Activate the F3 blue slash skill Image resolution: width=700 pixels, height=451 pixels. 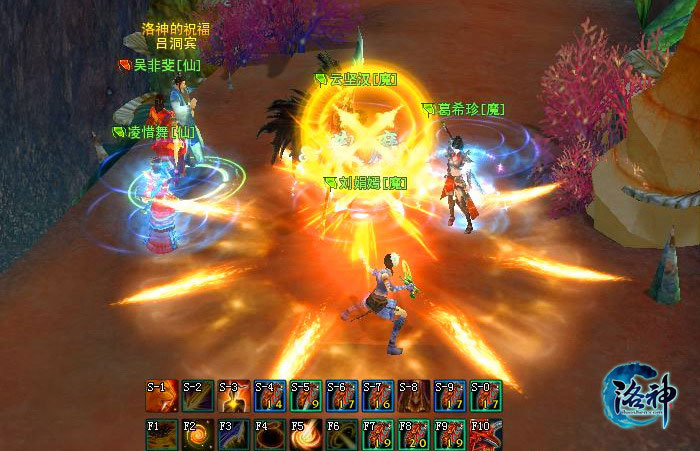tap(233, 435)
